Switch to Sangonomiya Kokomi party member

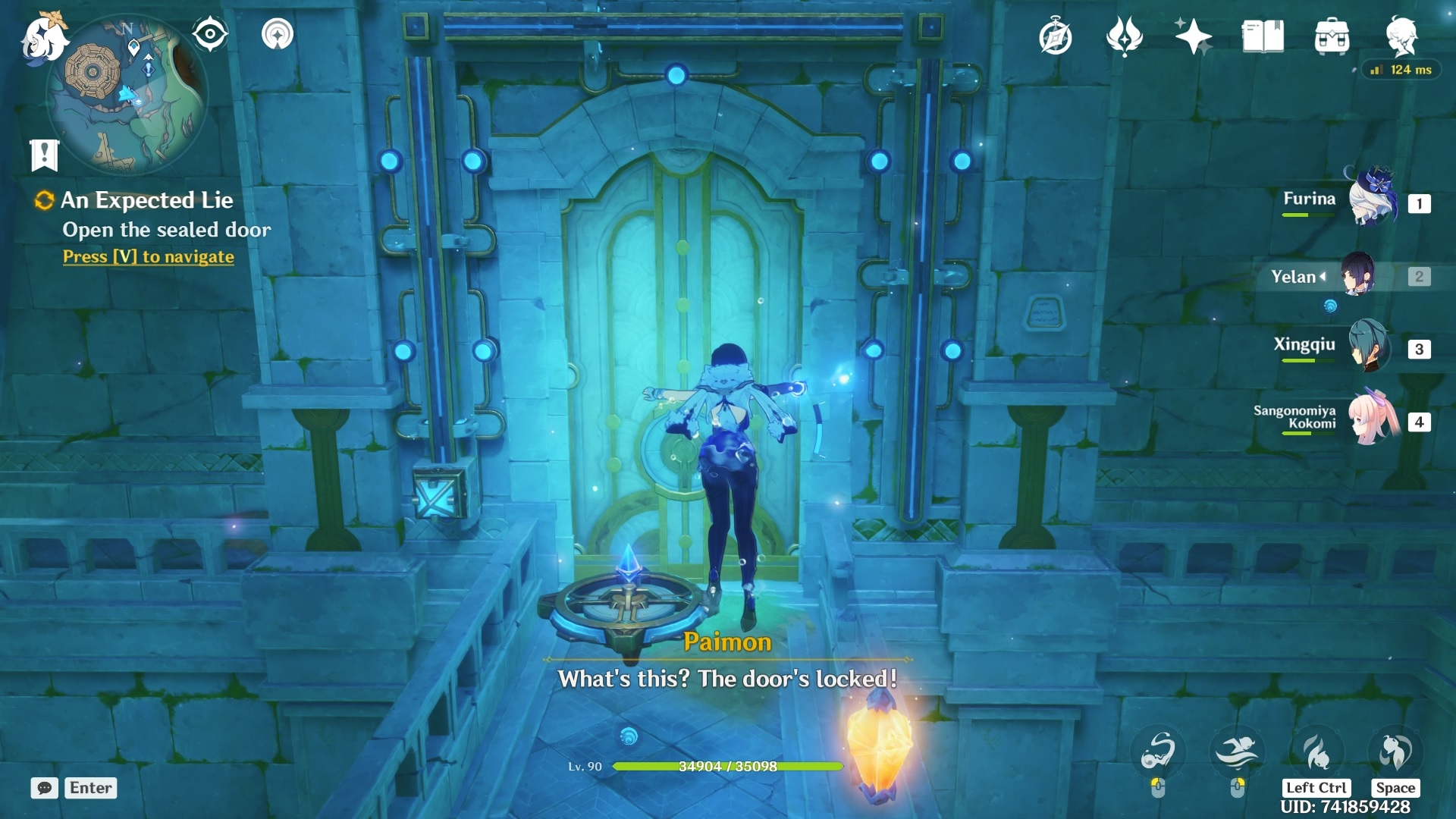coord(1373,419)
